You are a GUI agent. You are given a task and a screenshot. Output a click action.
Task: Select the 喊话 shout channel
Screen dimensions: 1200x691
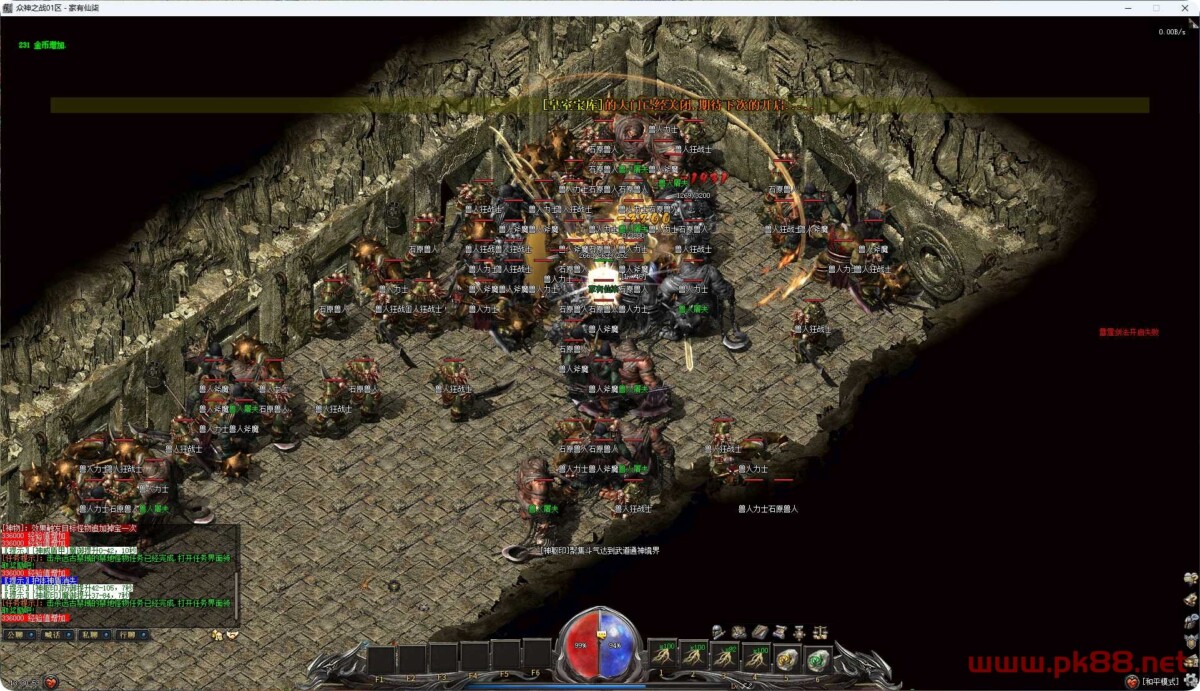[x=52, y=635]
